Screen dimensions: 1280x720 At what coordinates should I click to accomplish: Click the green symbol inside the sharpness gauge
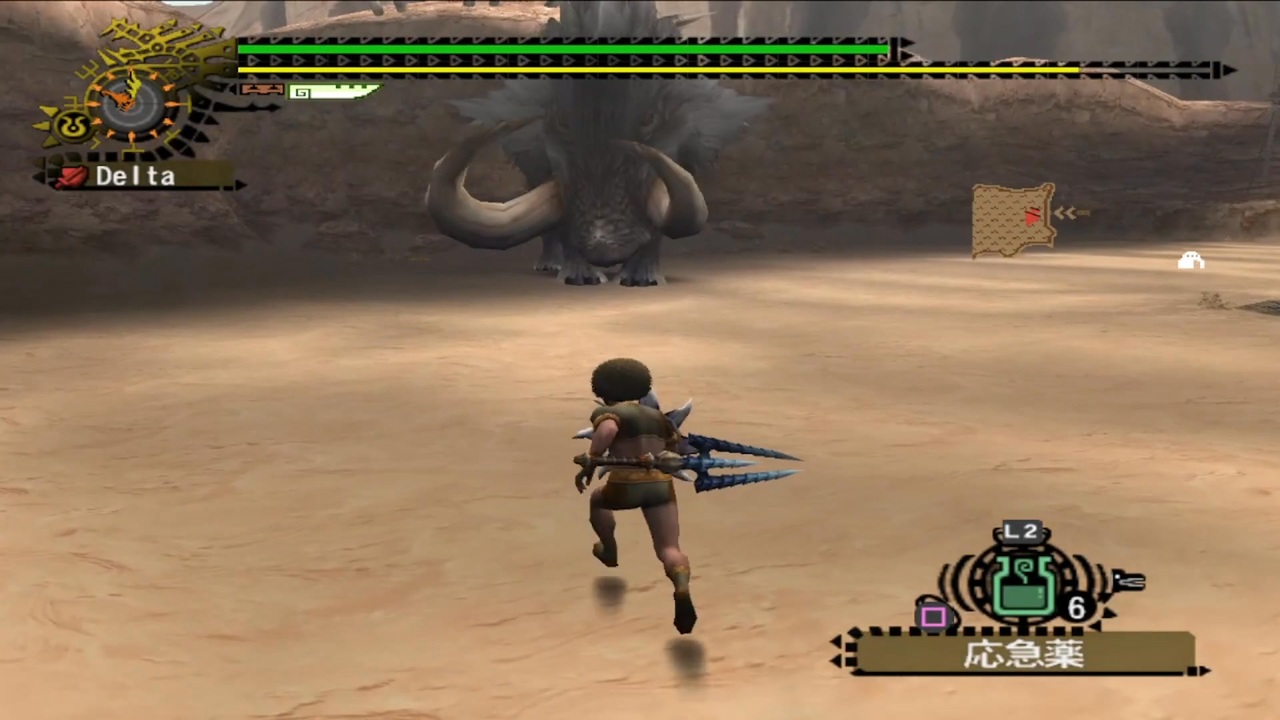[x=300, y=93]
